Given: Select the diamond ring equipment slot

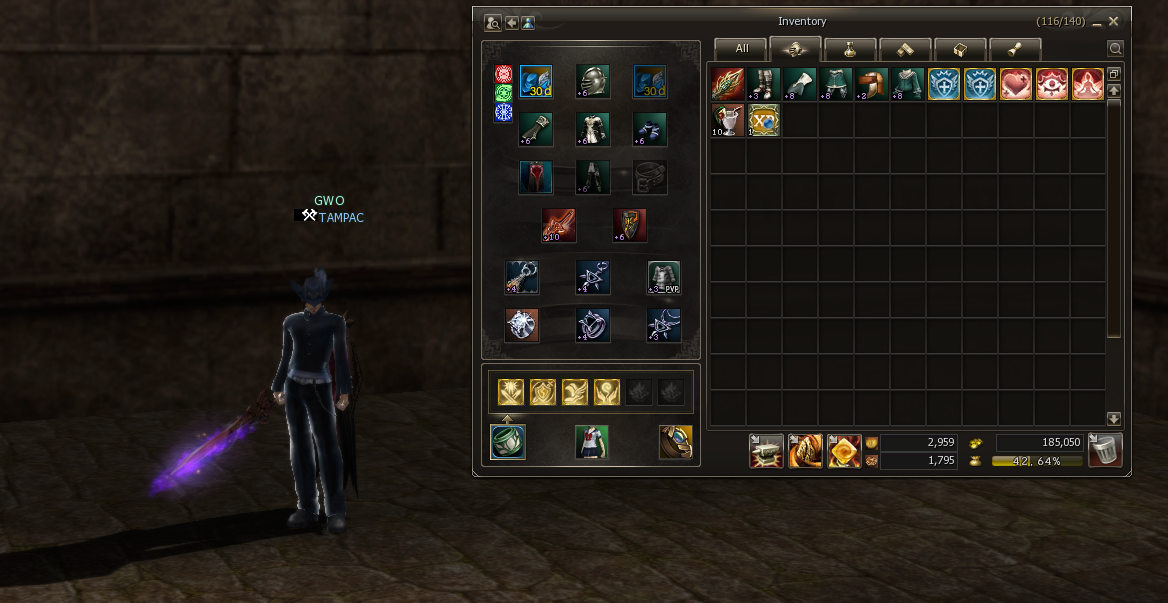Looking at the screenshot, I should click(x=522, y=326).
